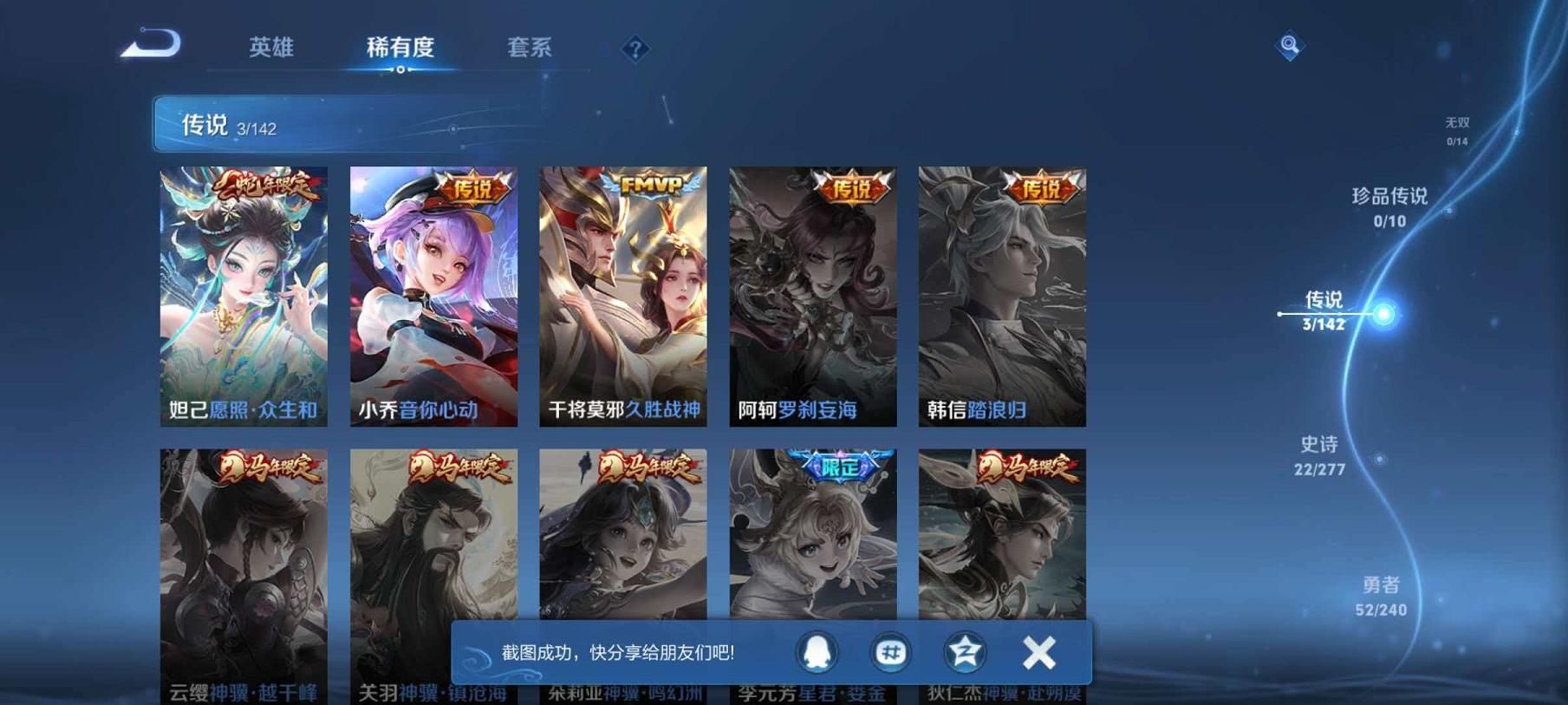The height and width of the screenshot is (705, 1568).
Task: Click the question mark help icon
Action: point(635,49)
